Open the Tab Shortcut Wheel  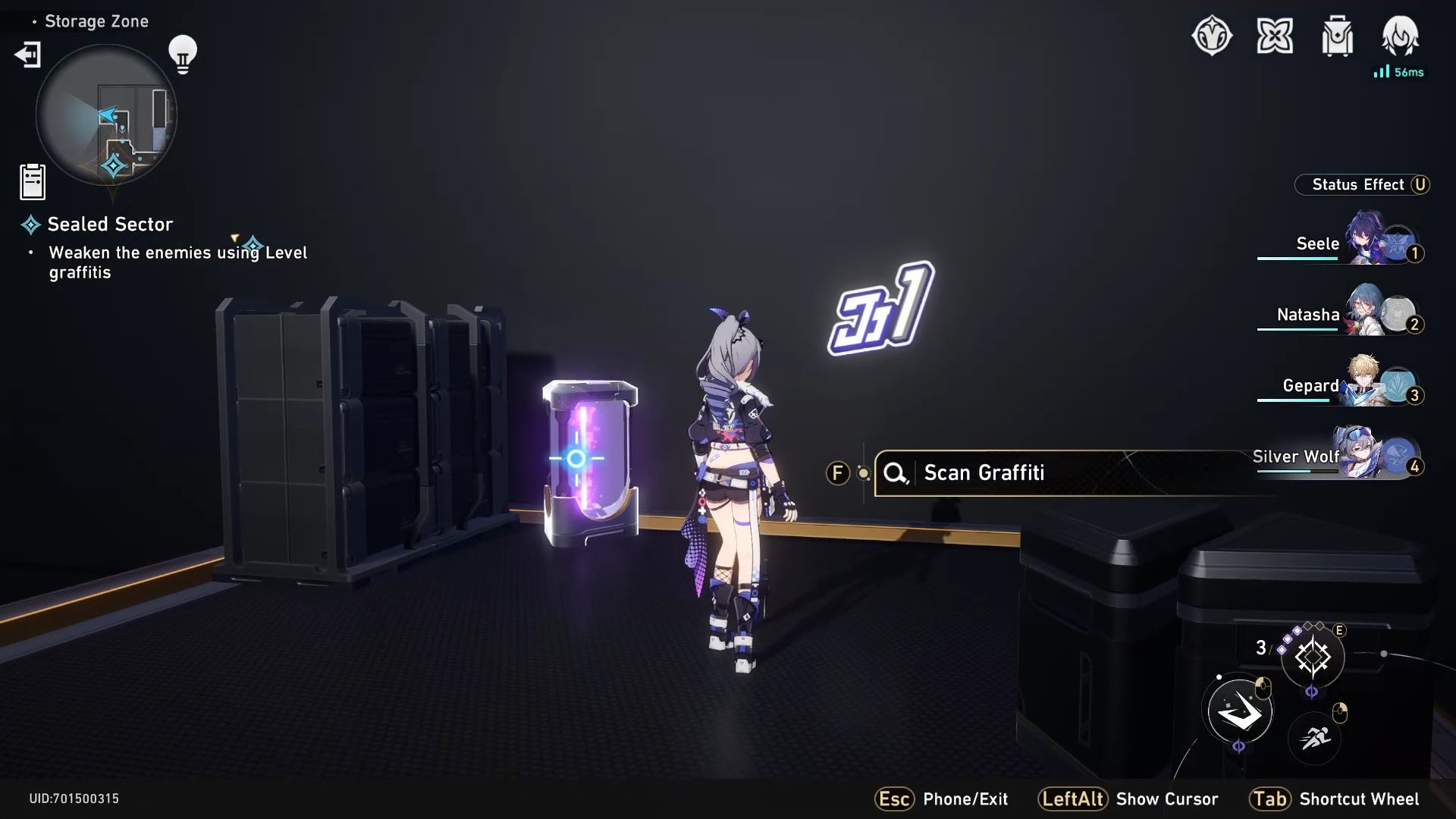pos(1271,799)
